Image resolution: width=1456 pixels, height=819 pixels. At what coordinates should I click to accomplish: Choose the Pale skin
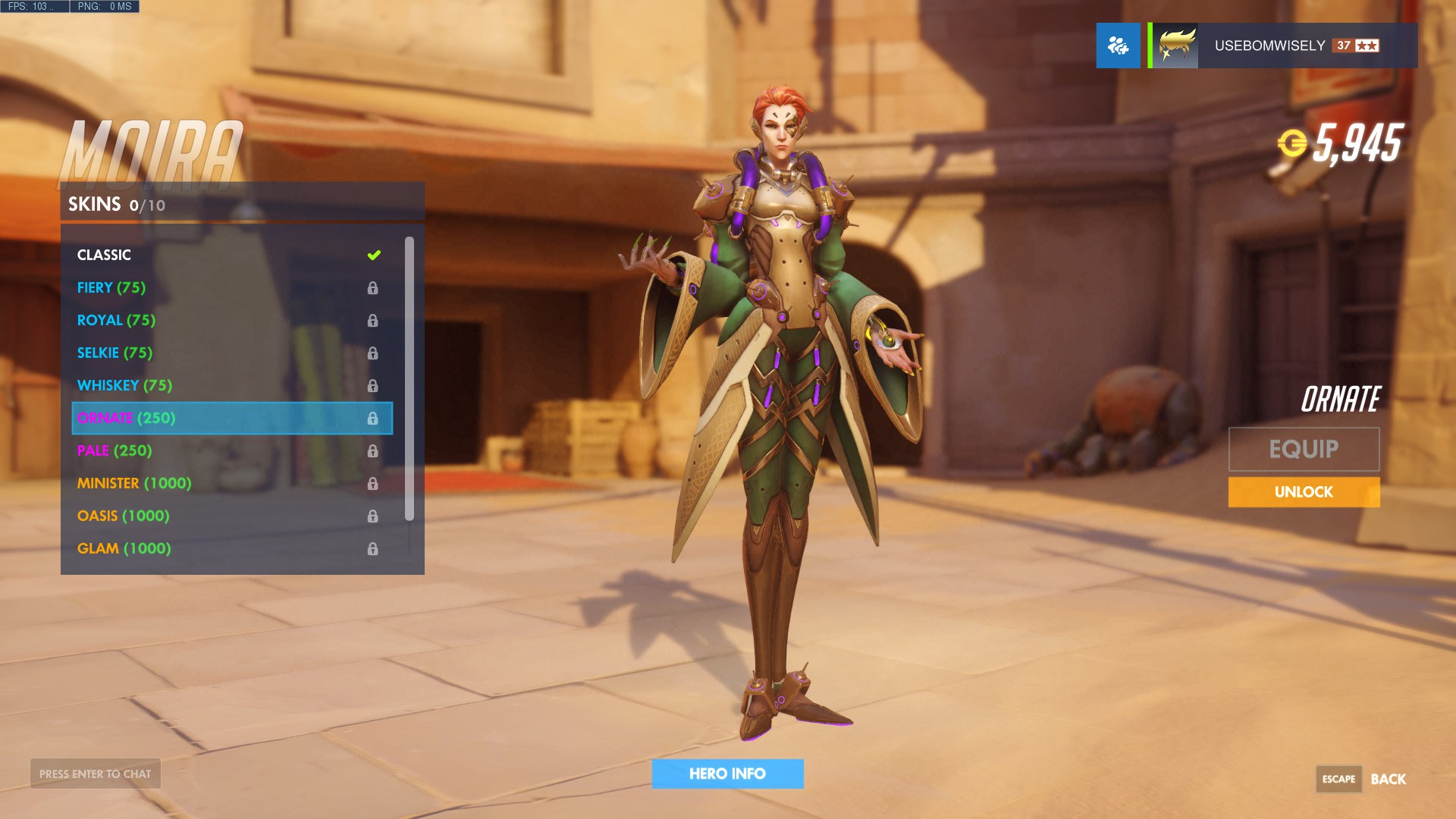[227, 450]
